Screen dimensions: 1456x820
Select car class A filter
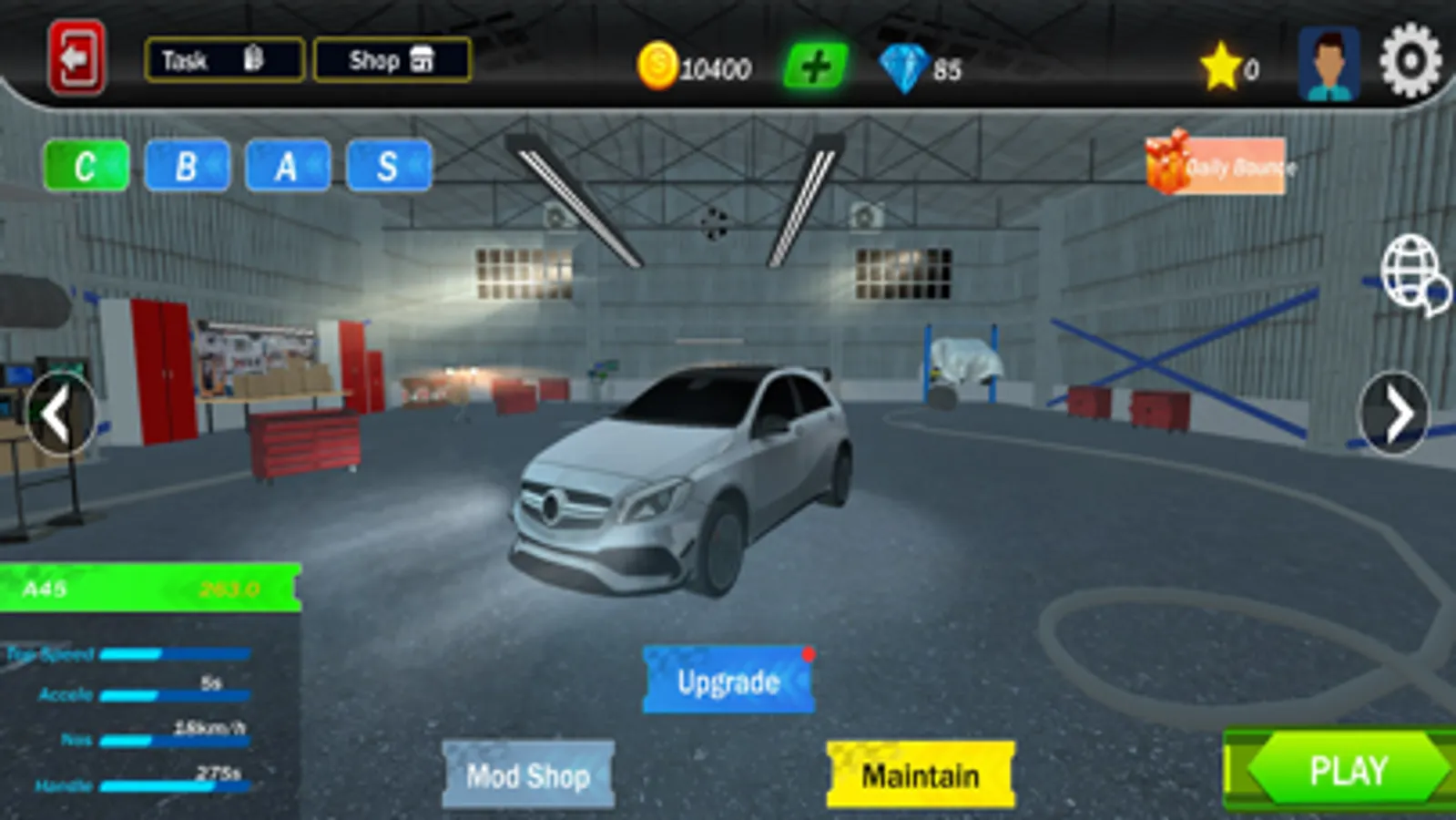point(286,166)
